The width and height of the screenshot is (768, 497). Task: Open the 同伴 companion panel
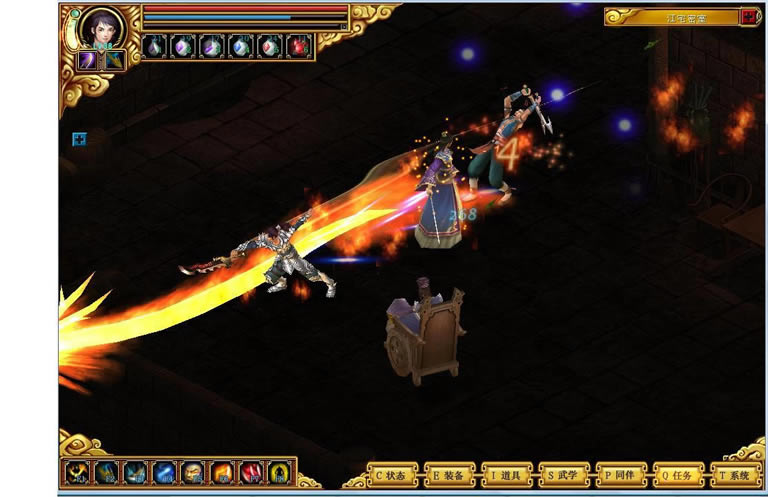(621, 474)
